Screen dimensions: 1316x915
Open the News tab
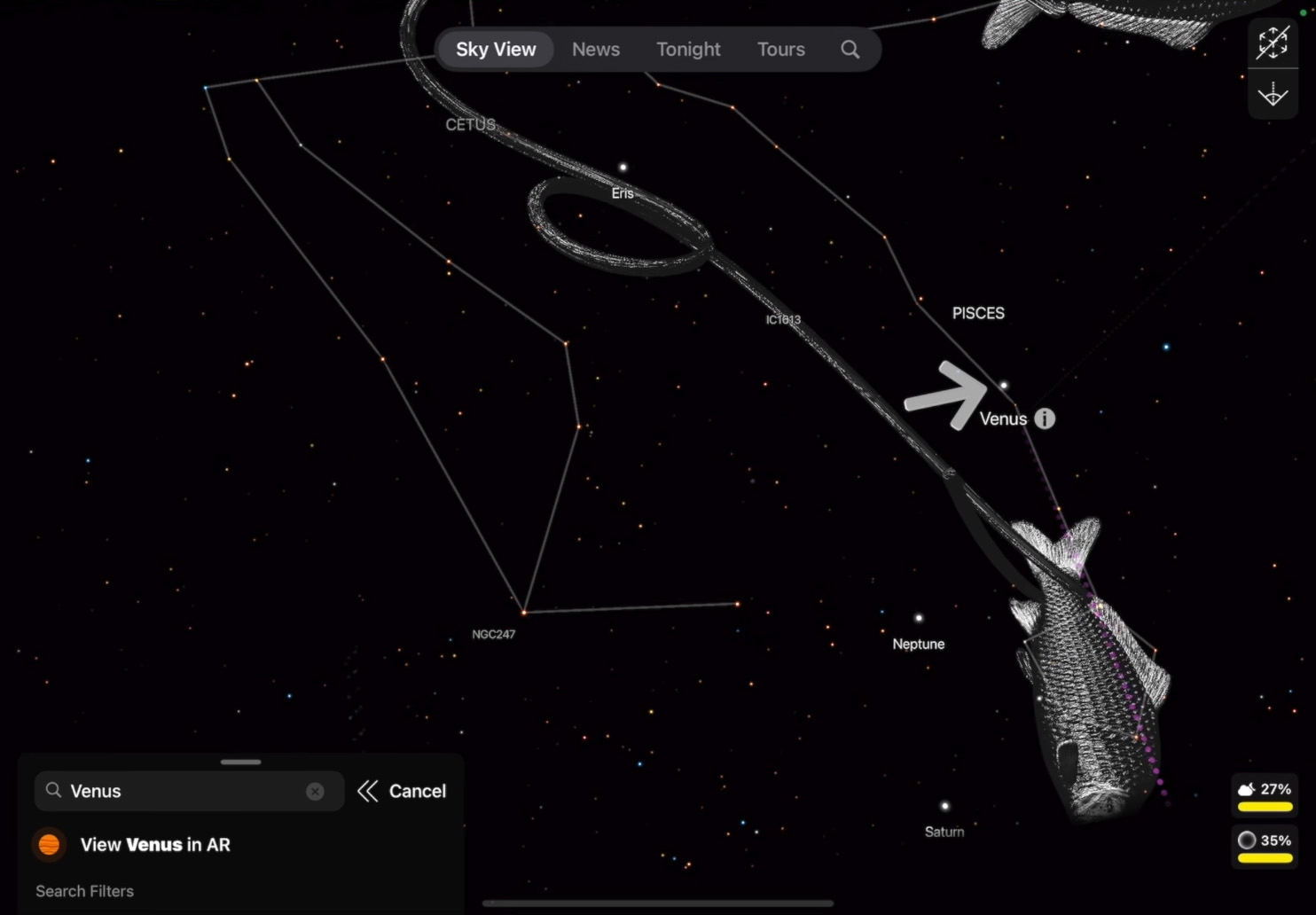click(x=596, y=50)
